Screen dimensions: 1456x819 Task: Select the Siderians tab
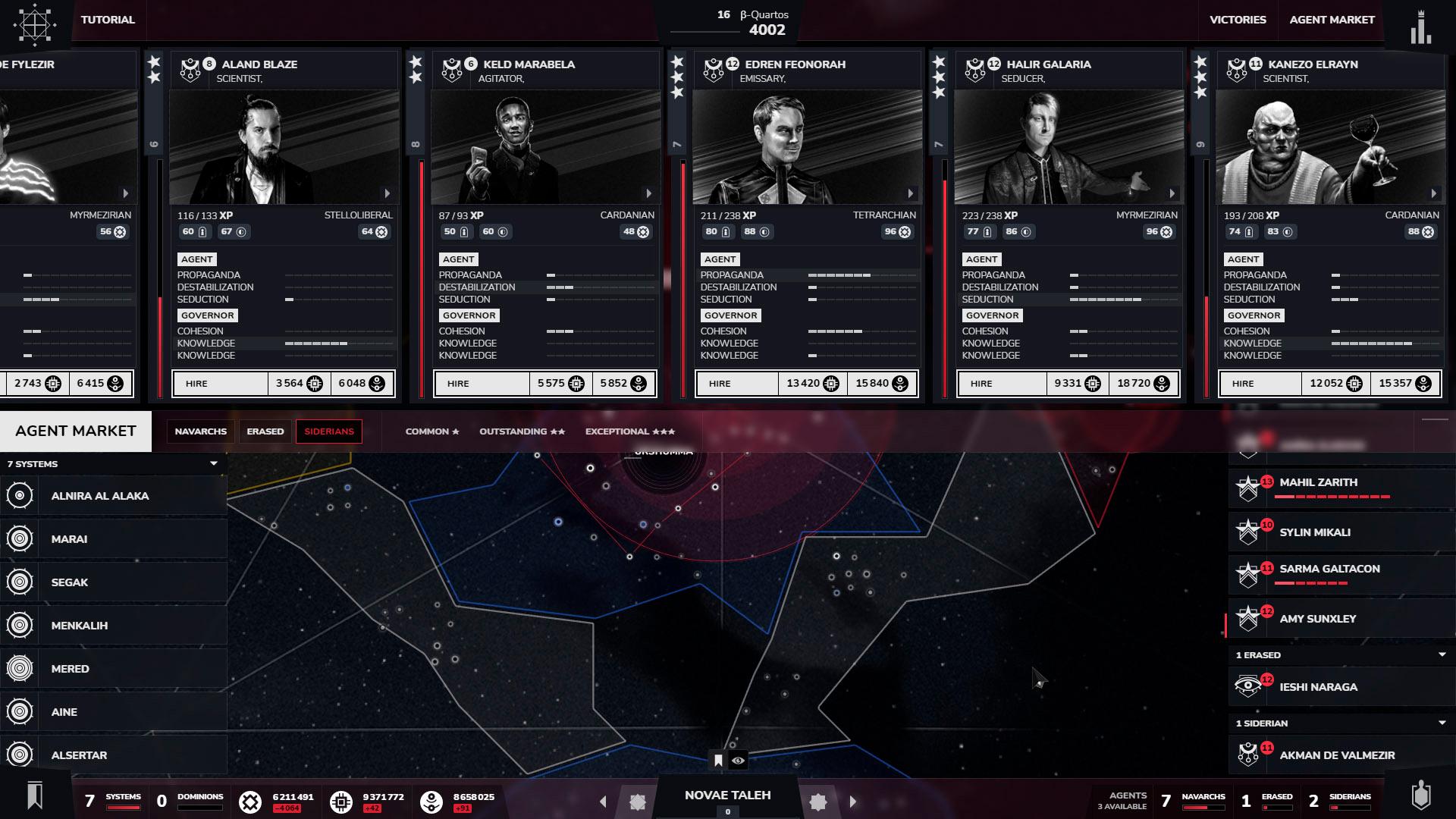(x=329, y=431)
